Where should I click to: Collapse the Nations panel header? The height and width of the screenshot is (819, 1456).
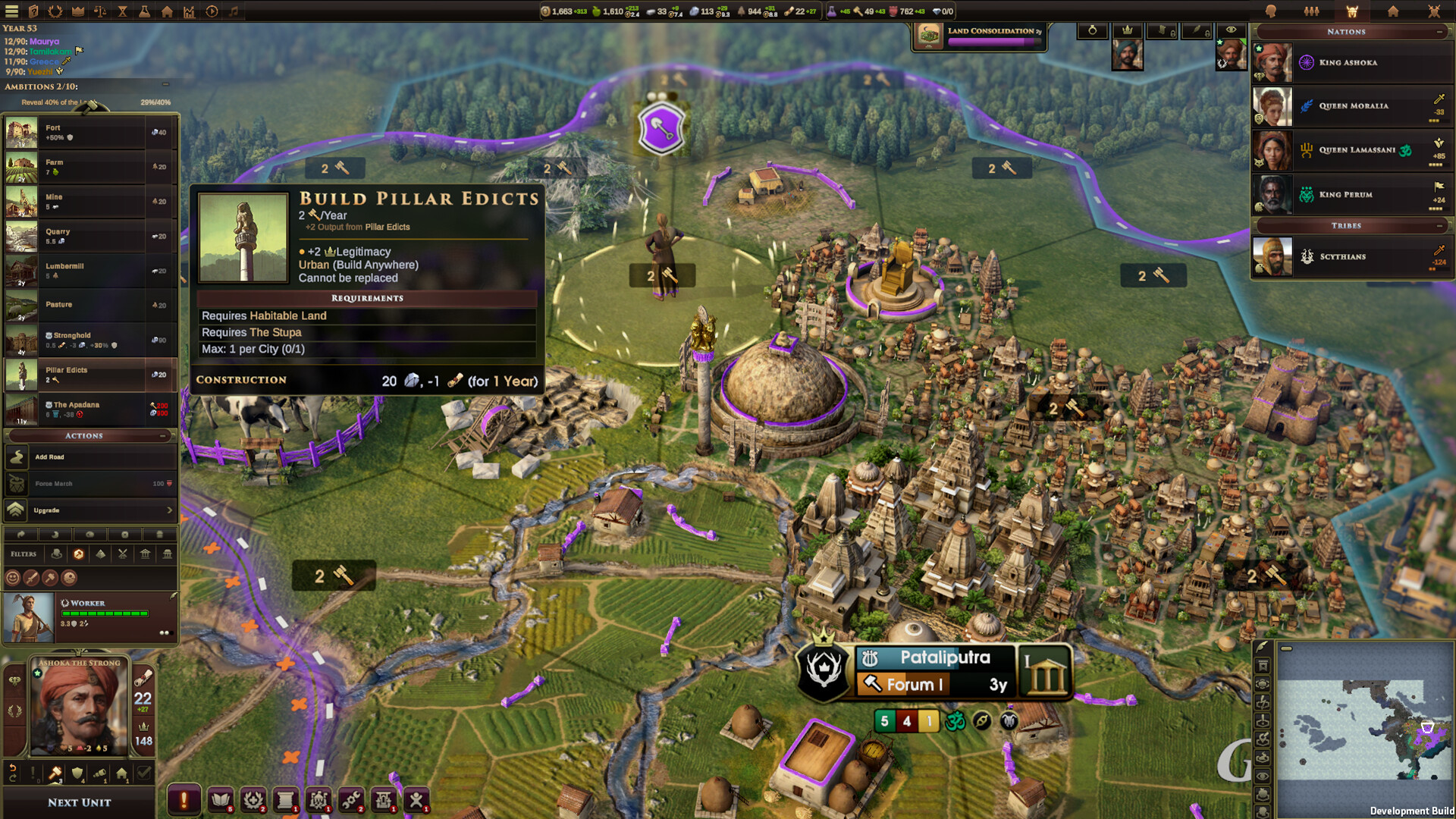pyautogui.click(x=1439, y=32)
